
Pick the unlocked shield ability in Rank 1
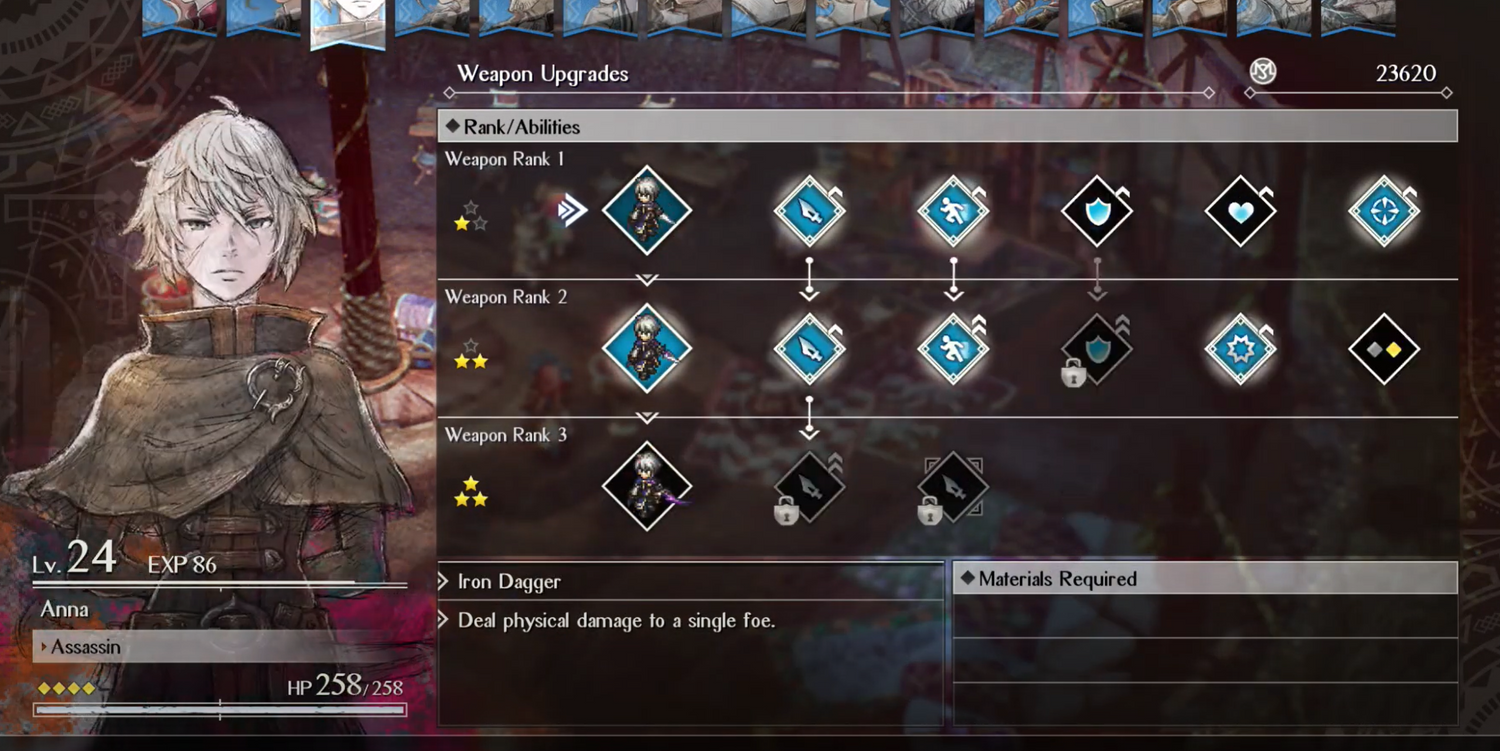pyautogui.click(x=1096, y=211)
